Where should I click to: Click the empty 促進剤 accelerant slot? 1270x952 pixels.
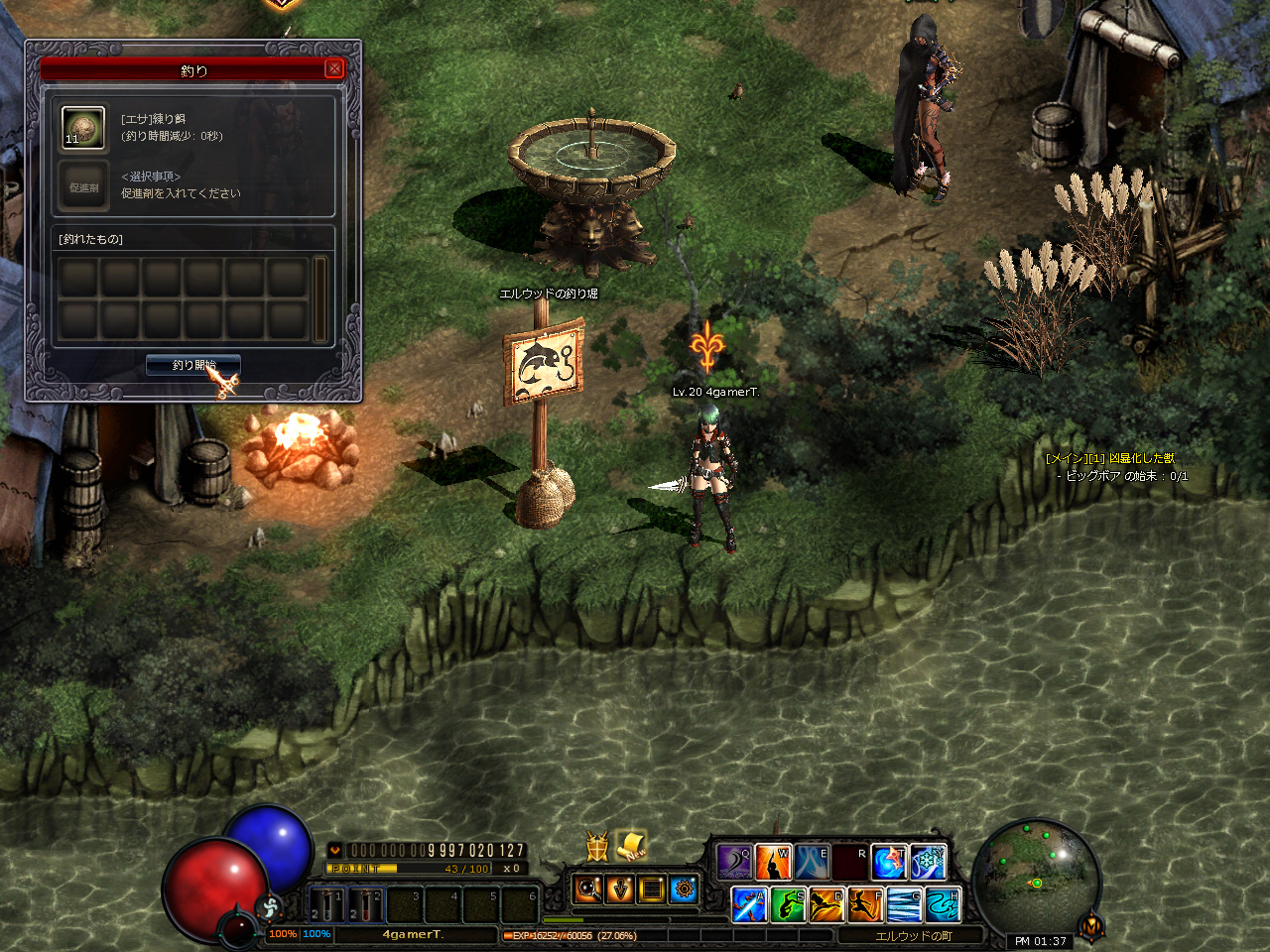click(x=82, y=186)
